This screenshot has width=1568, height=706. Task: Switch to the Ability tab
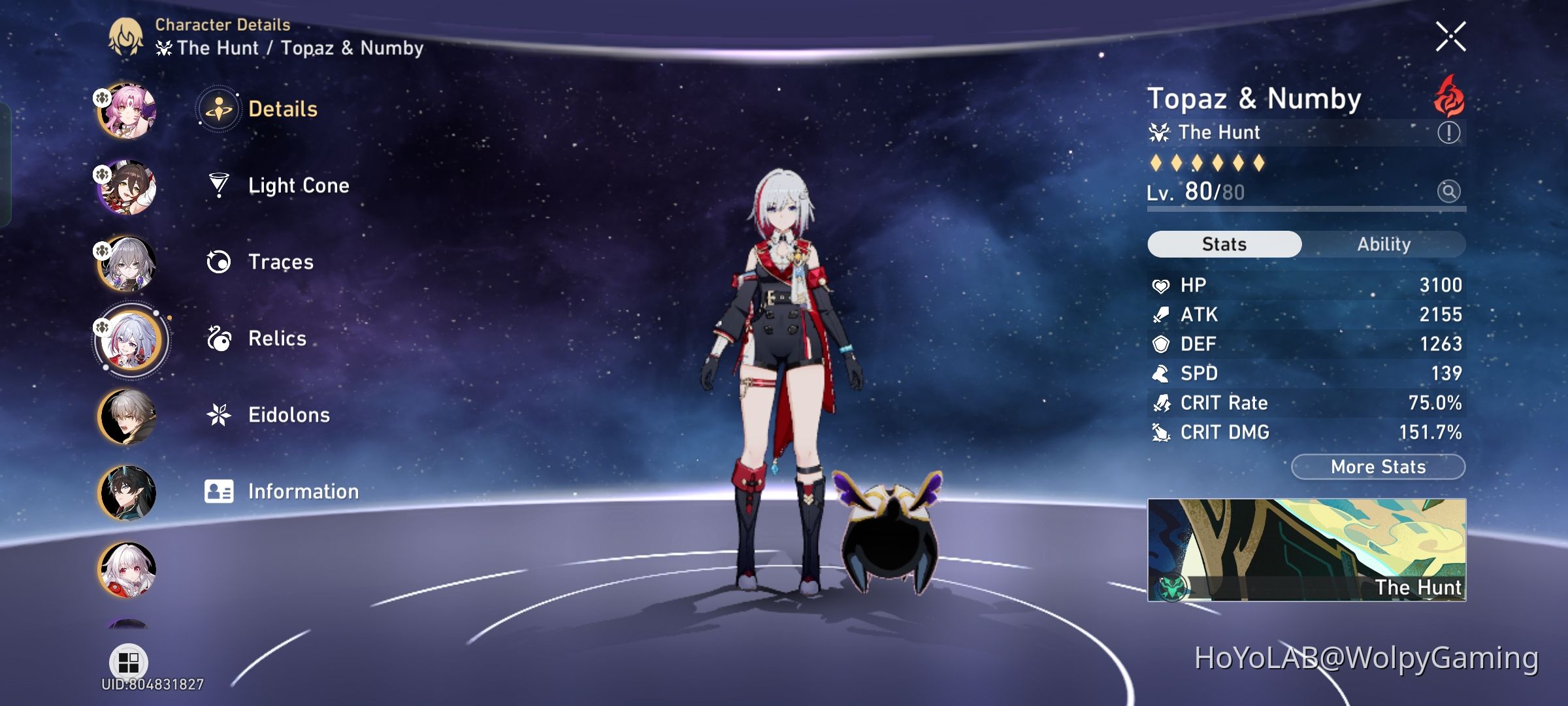[1385, 244]
